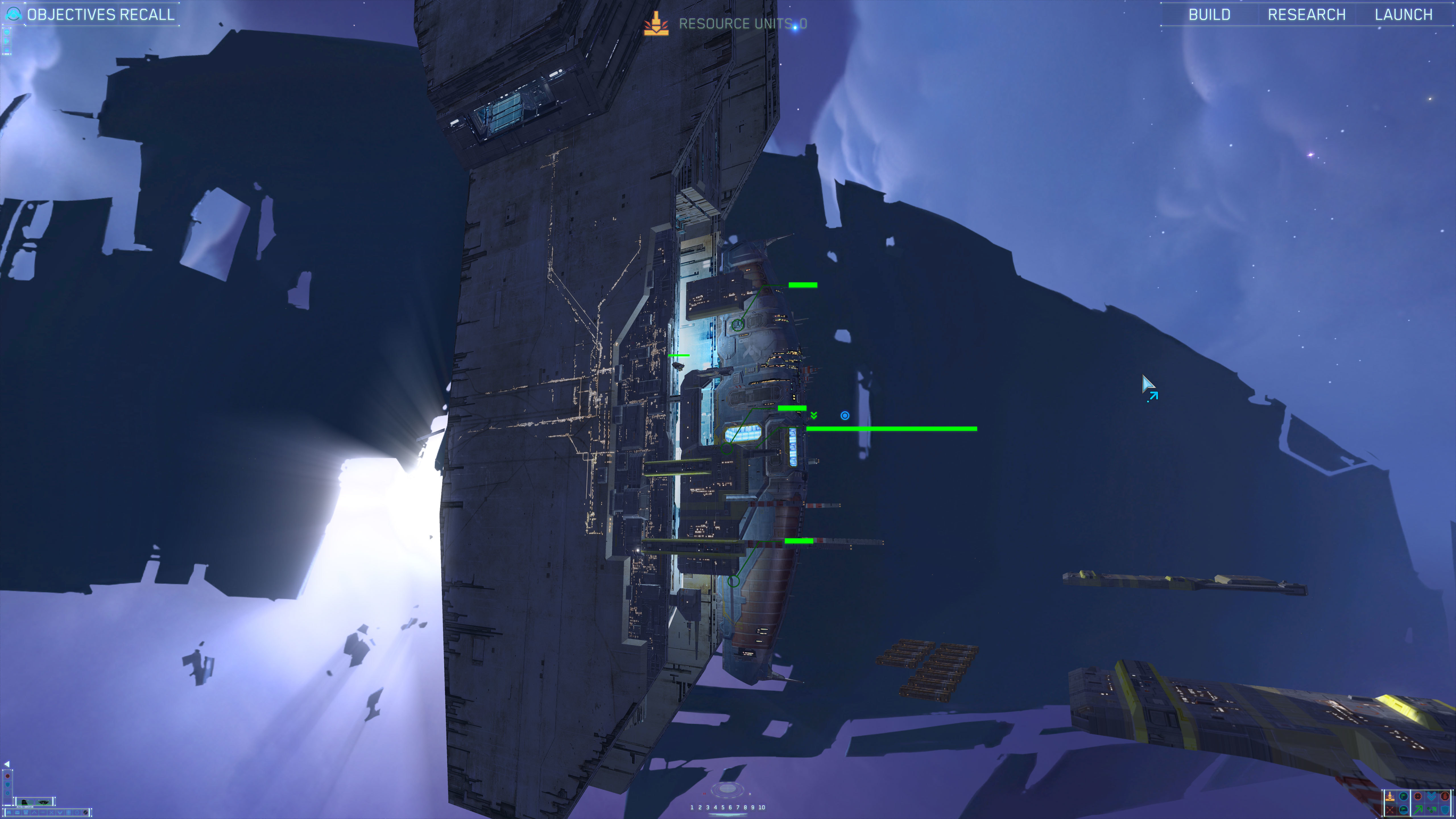Open the sensors manager disc
Viewport: 1456px width, 819px height.
727,789
